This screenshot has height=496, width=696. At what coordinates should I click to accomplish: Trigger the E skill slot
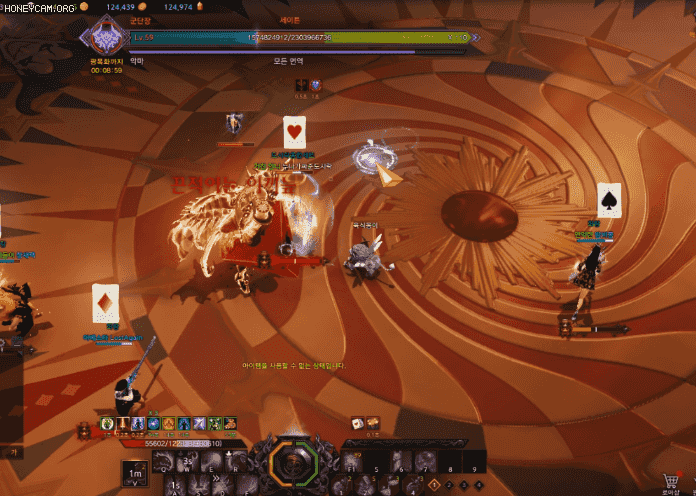(207, 461)
